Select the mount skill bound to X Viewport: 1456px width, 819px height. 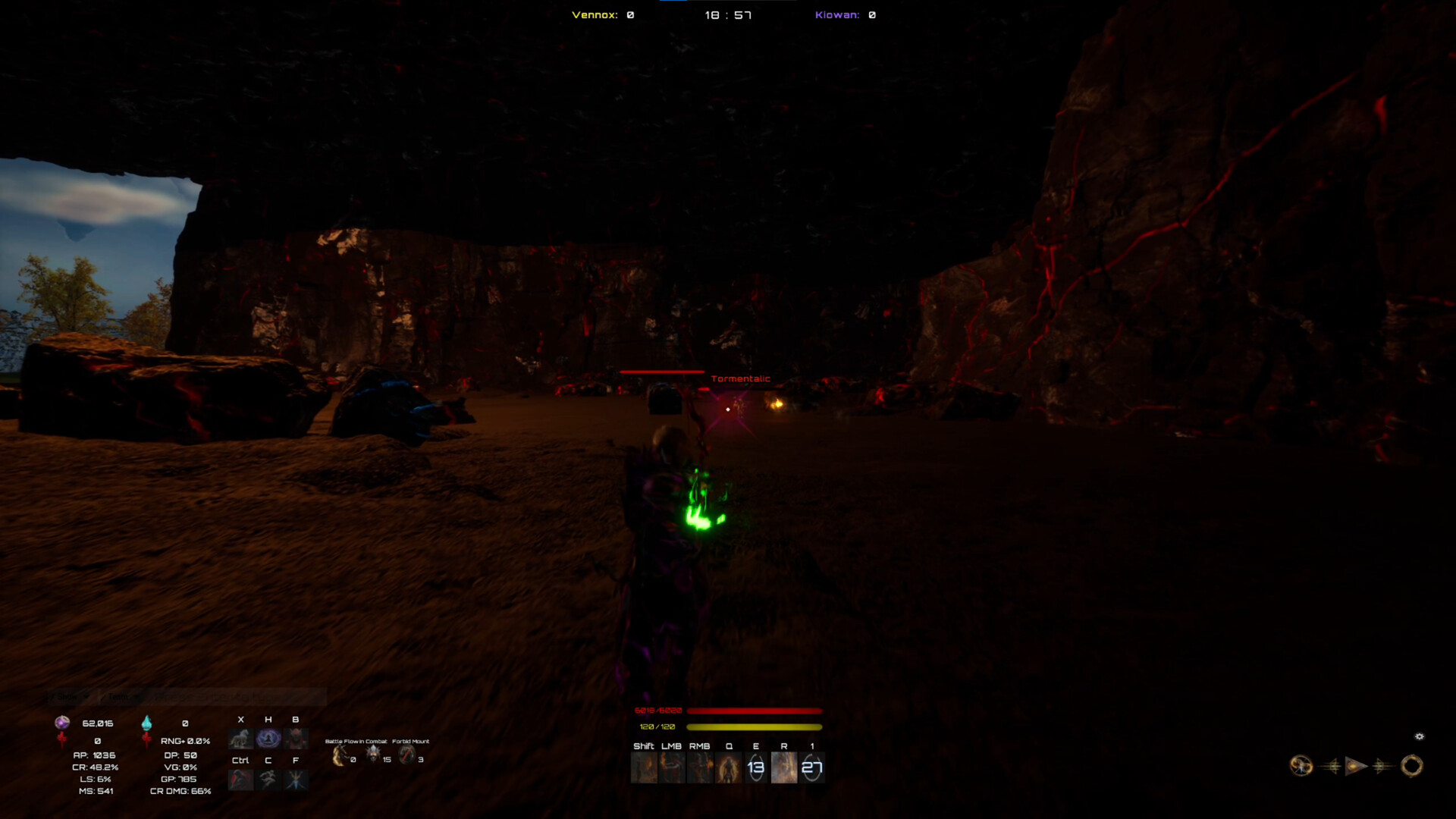click(240, 739)
